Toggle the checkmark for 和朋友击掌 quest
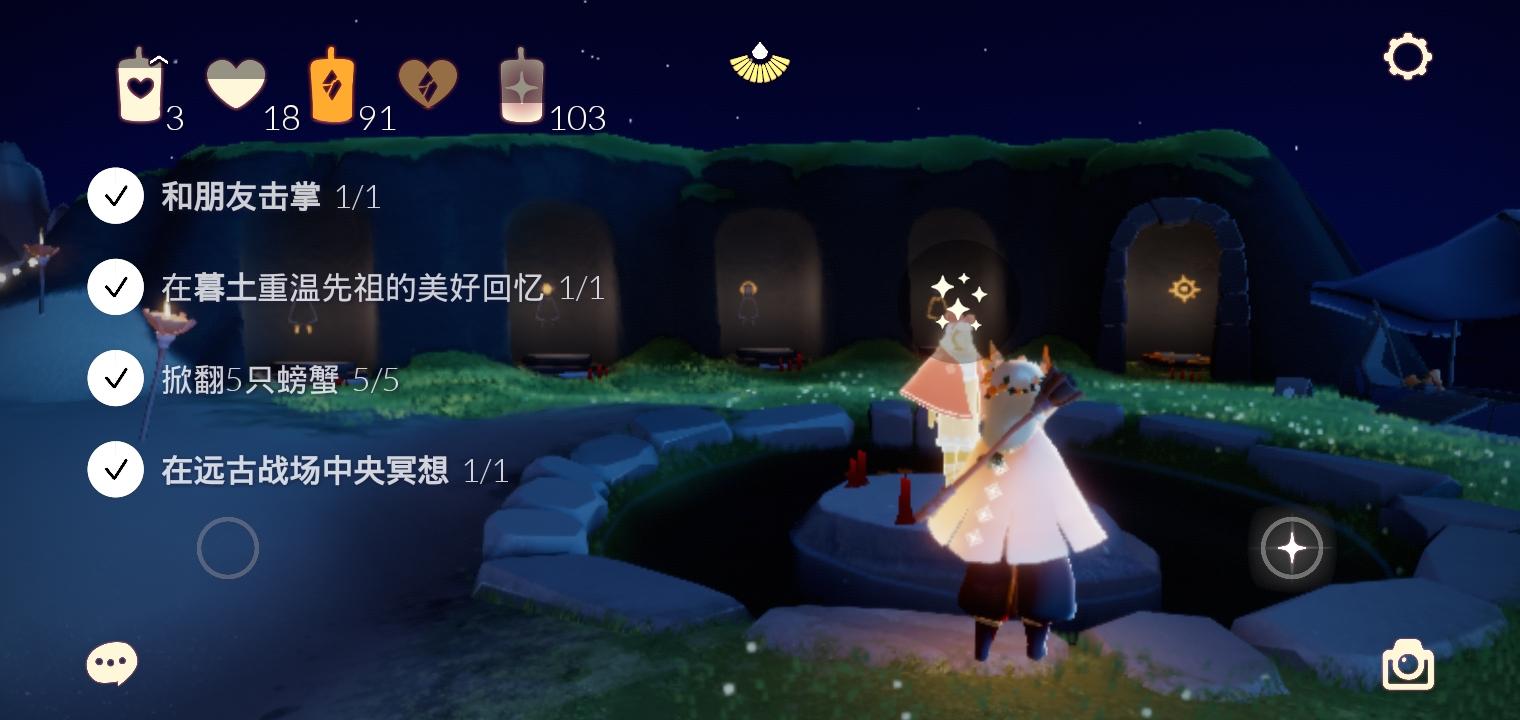The image size is (1520, 720). 115,195
